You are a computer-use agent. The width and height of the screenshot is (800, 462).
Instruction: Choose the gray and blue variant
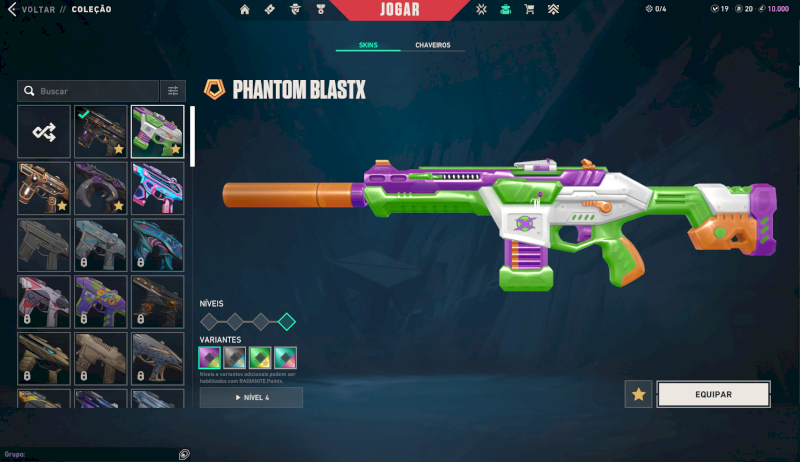[235, 357]
